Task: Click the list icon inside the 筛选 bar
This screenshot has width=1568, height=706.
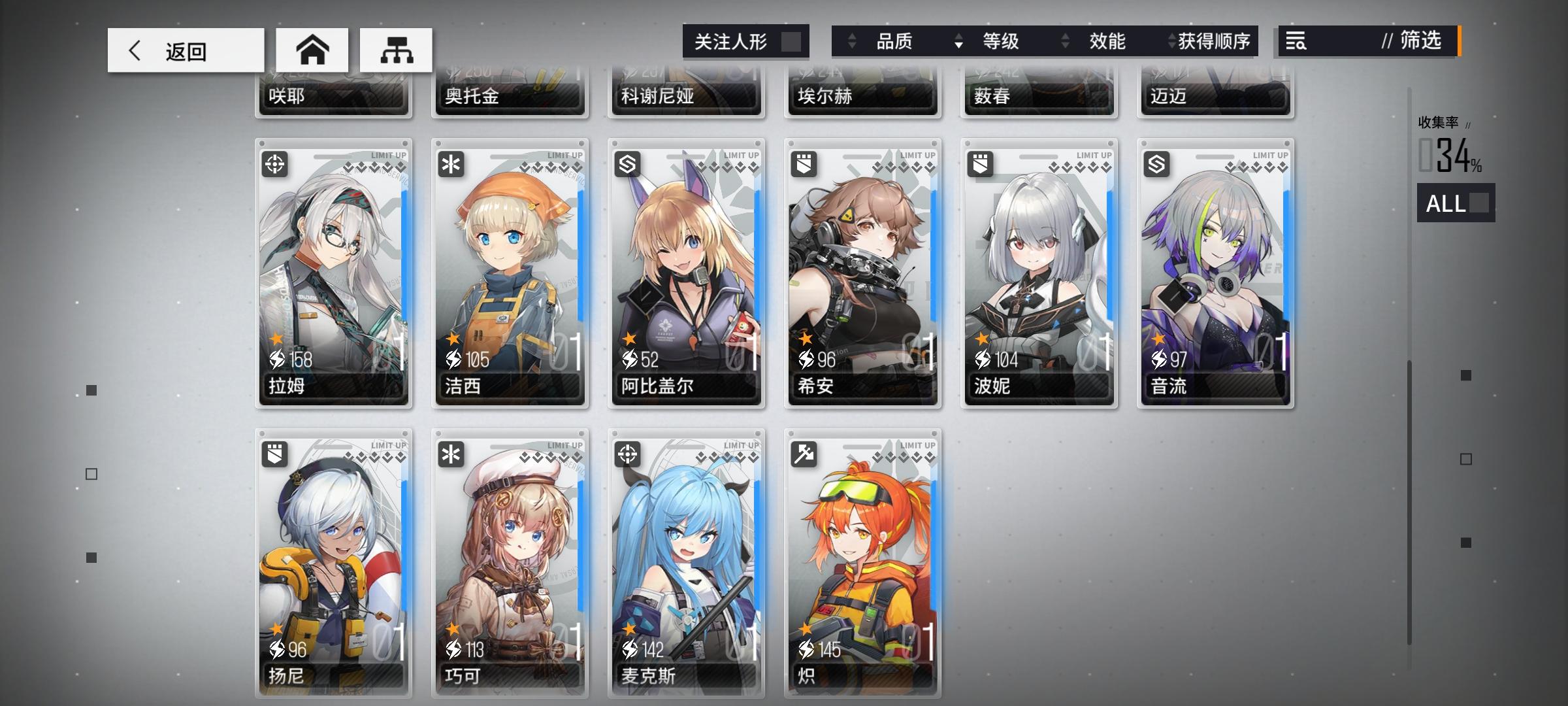Action: (1297, 41)
